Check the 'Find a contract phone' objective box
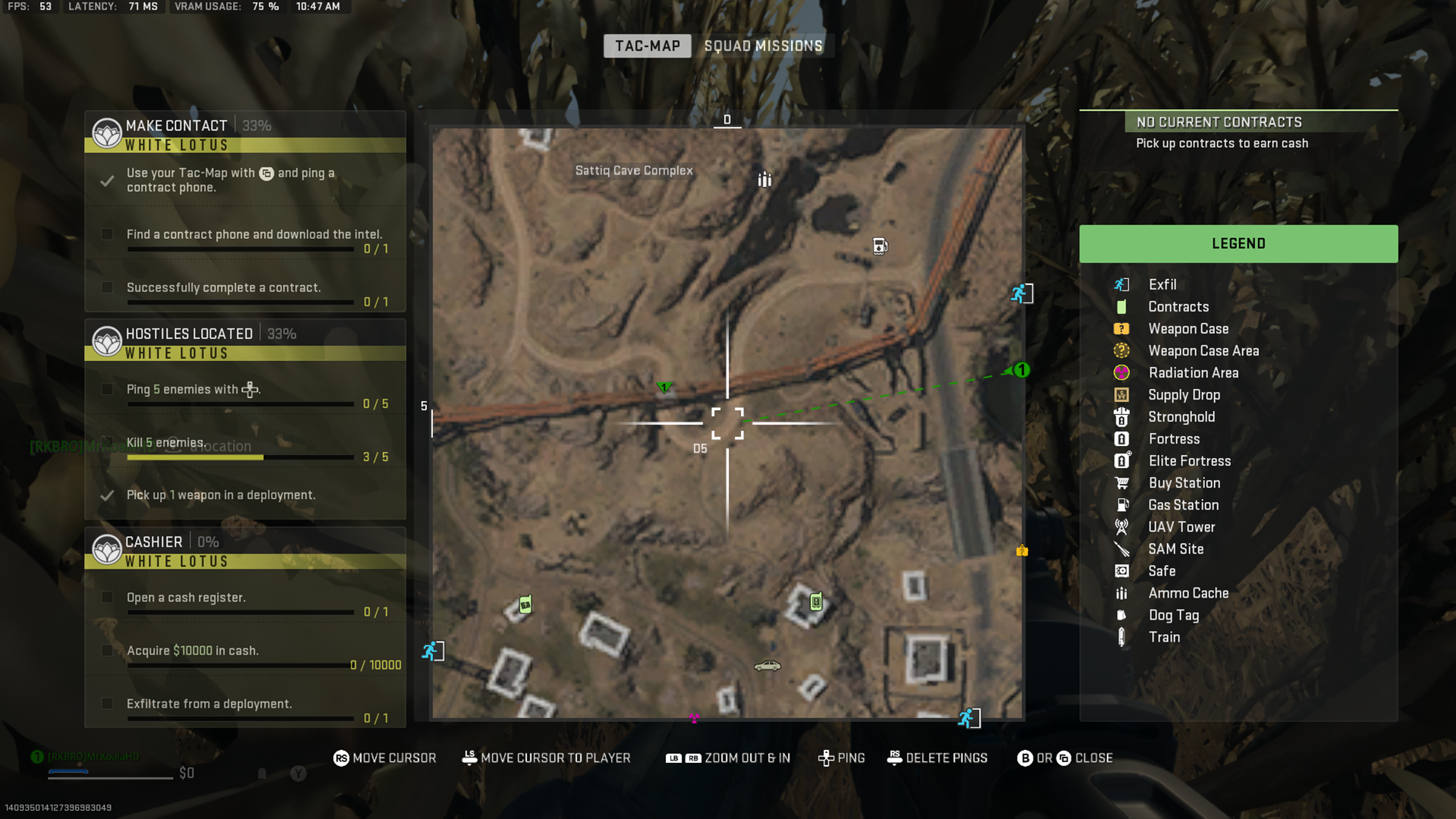 107,234
